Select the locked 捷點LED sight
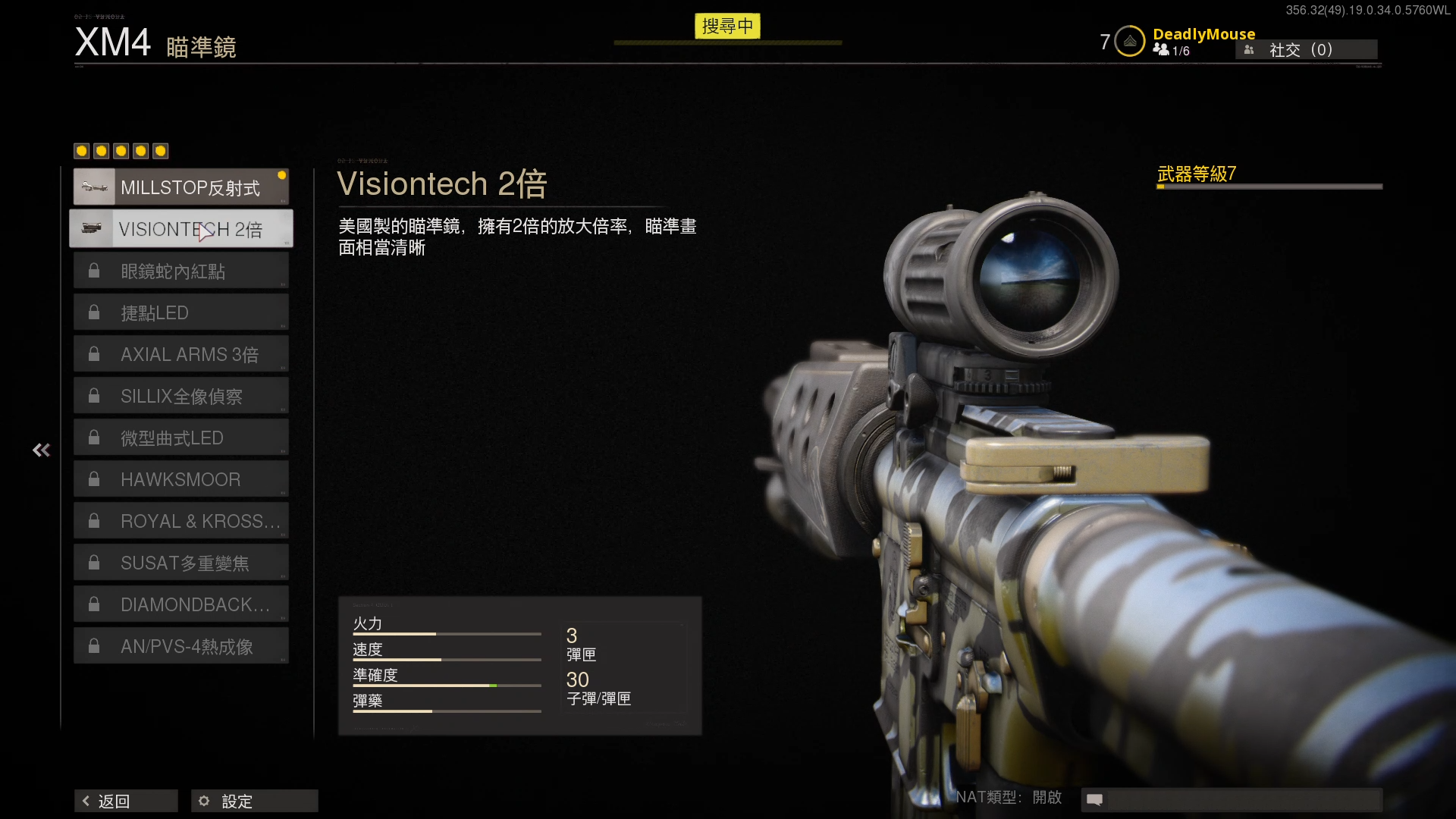The height and width of the screenshot is (819, 1456). coord(180,312)
